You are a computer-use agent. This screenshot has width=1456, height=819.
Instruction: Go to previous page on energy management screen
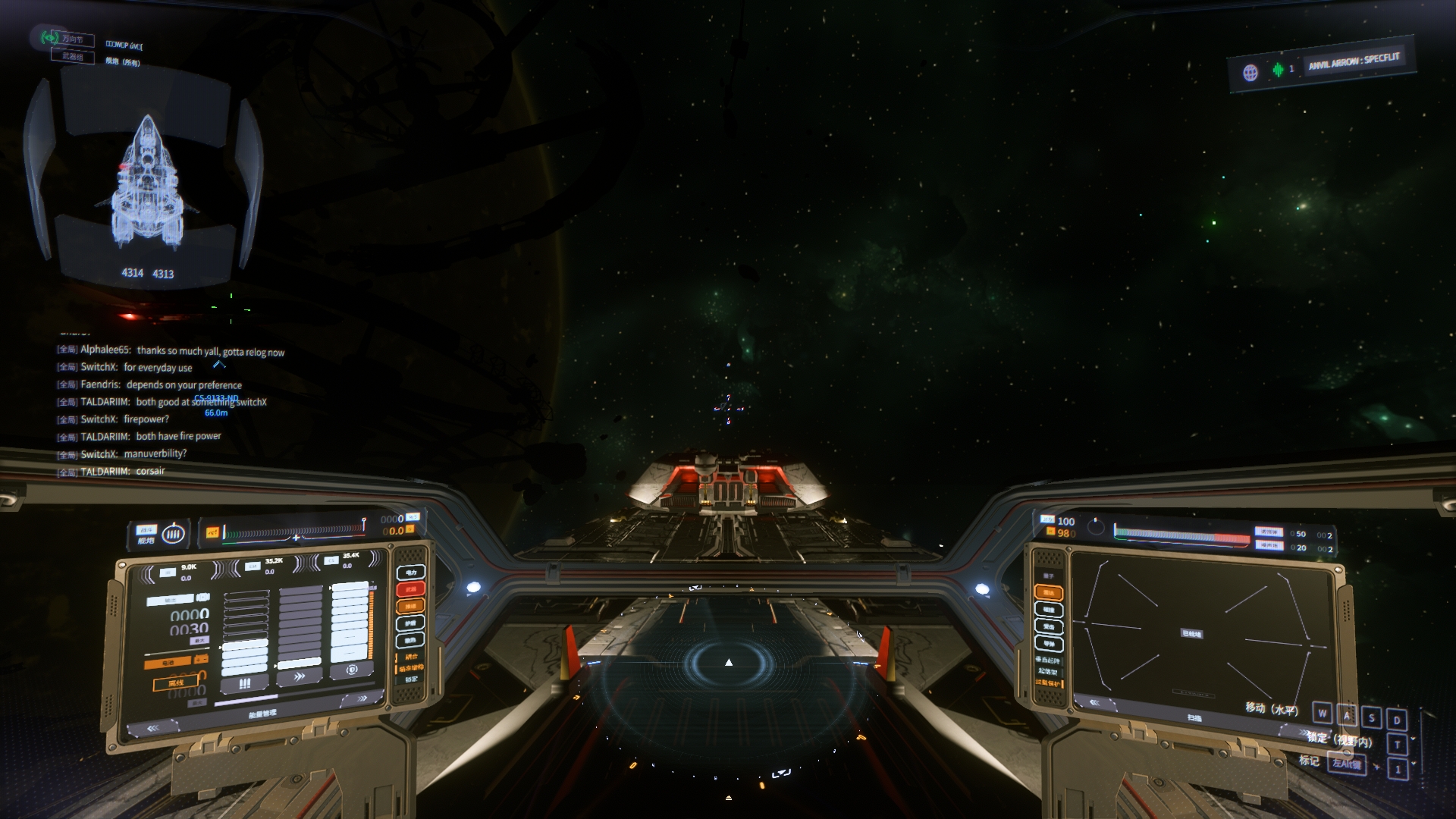click(x=152, y=728)
